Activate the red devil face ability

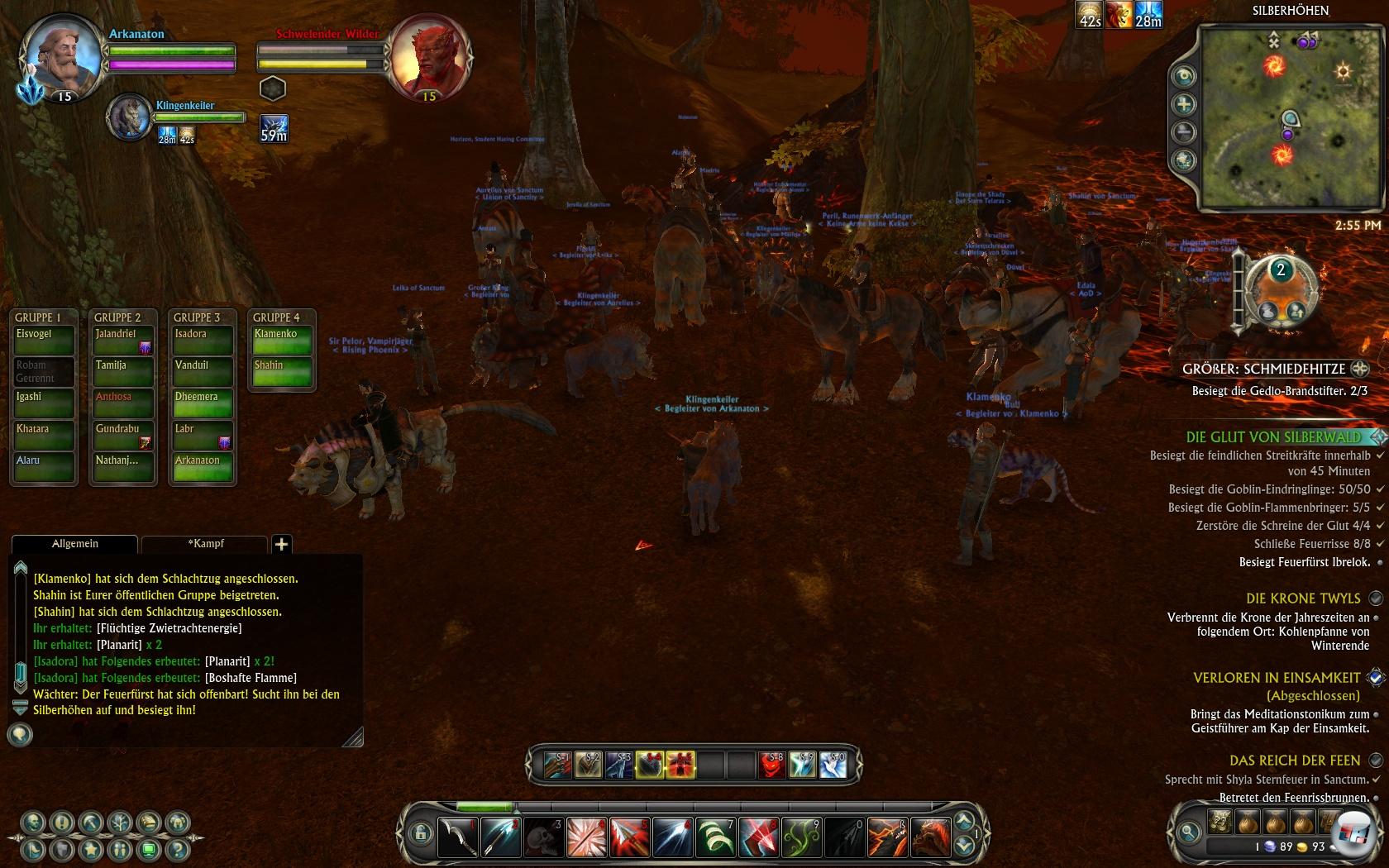point(771,765)
